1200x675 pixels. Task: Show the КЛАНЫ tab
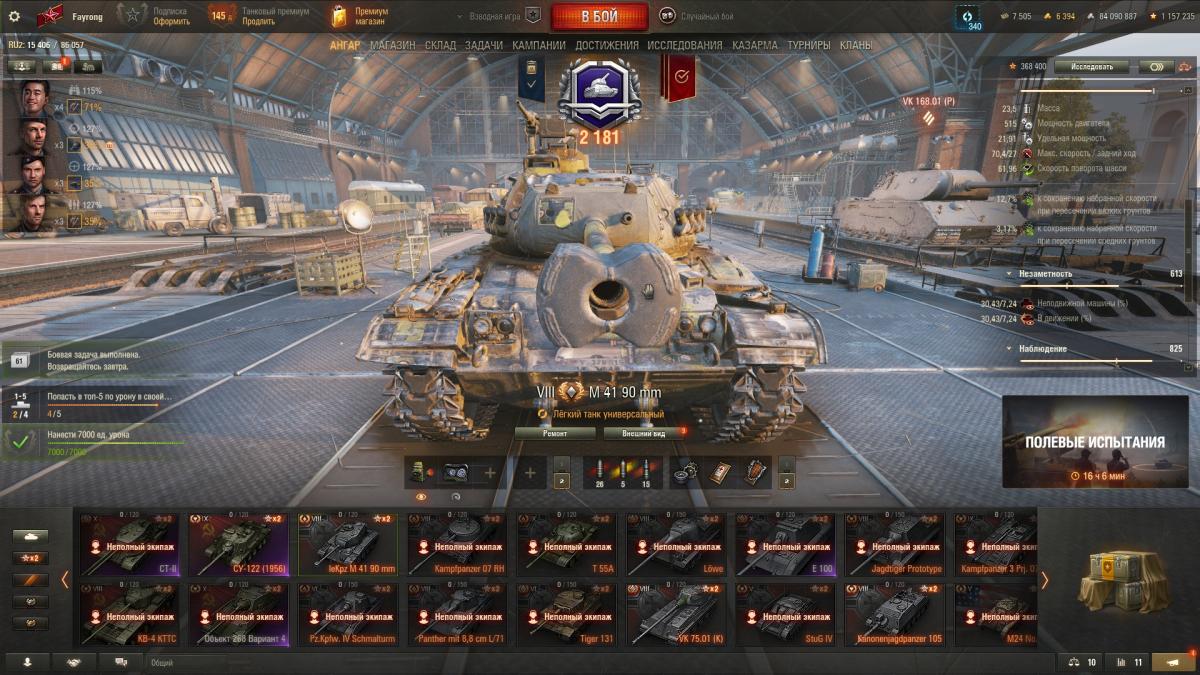(x=855, y=45)
